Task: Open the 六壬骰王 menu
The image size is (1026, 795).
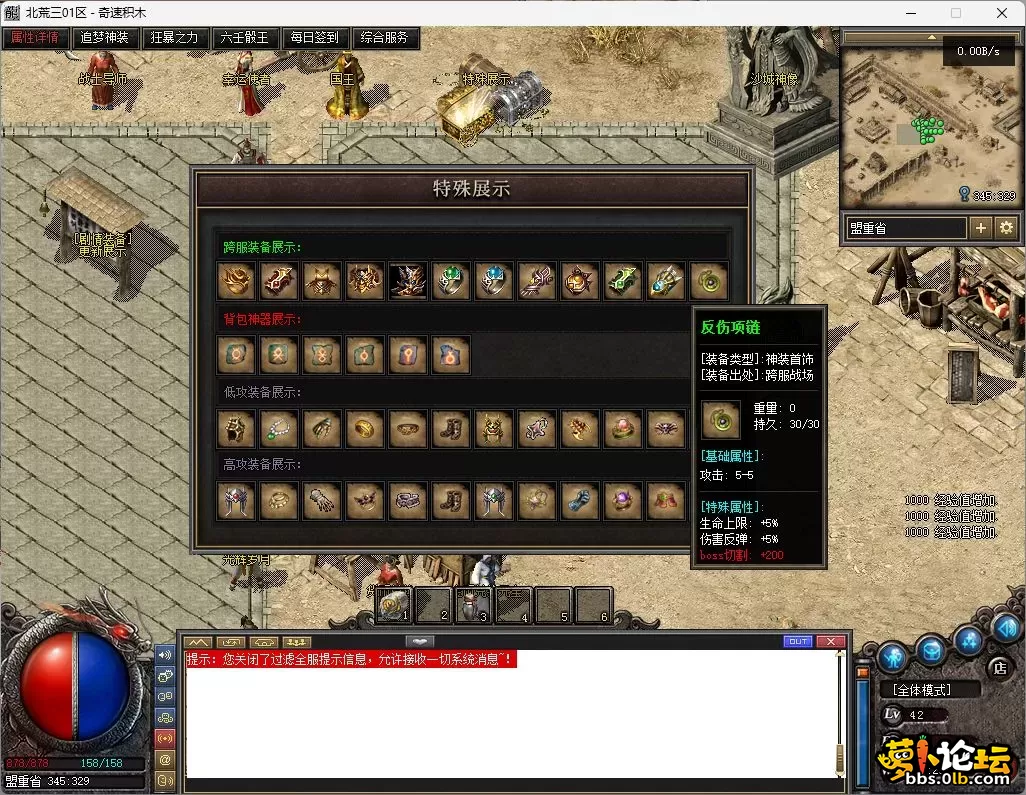Action: pyautogui.click(x=245, y=38)
